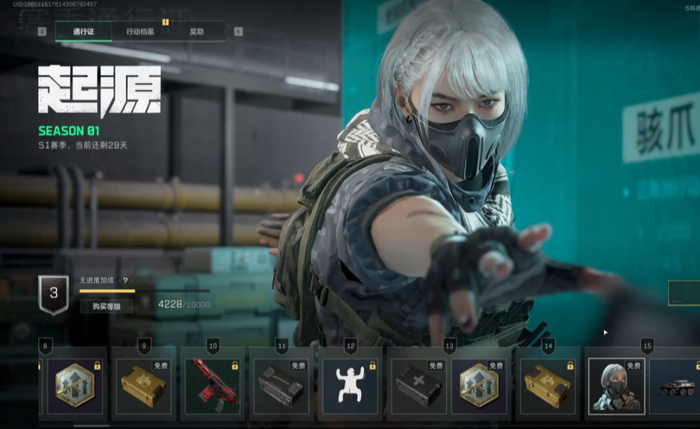Choose the white figure emote reward tile
Viewport: 700px width, 429px height.
[349, 385]
